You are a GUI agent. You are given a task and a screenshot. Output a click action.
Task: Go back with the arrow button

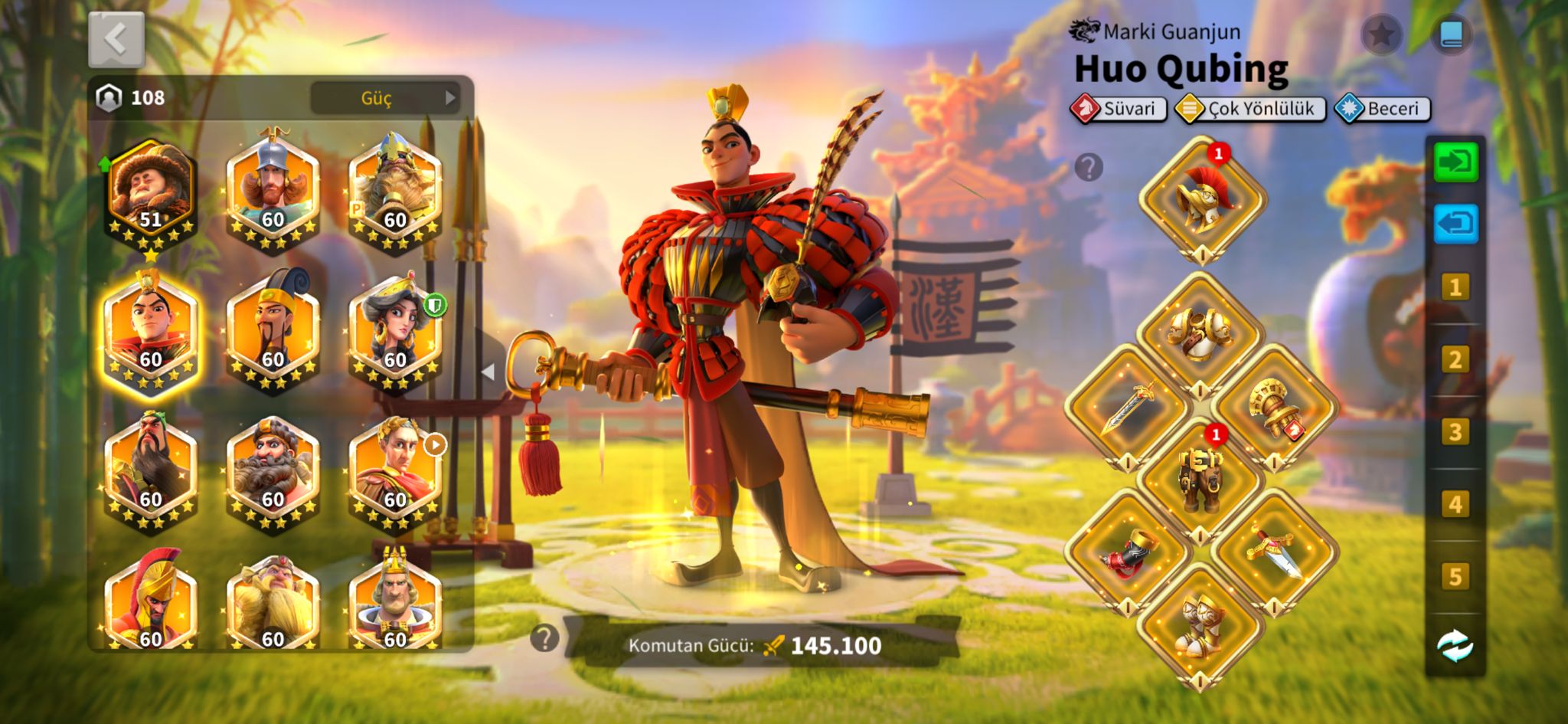tap(116, 39)
